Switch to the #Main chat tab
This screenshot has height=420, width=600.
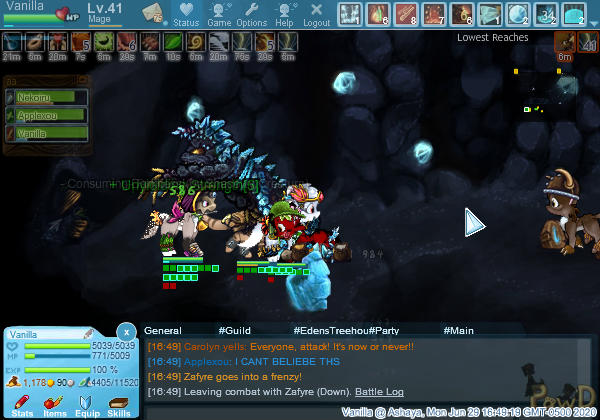[459, 330]
